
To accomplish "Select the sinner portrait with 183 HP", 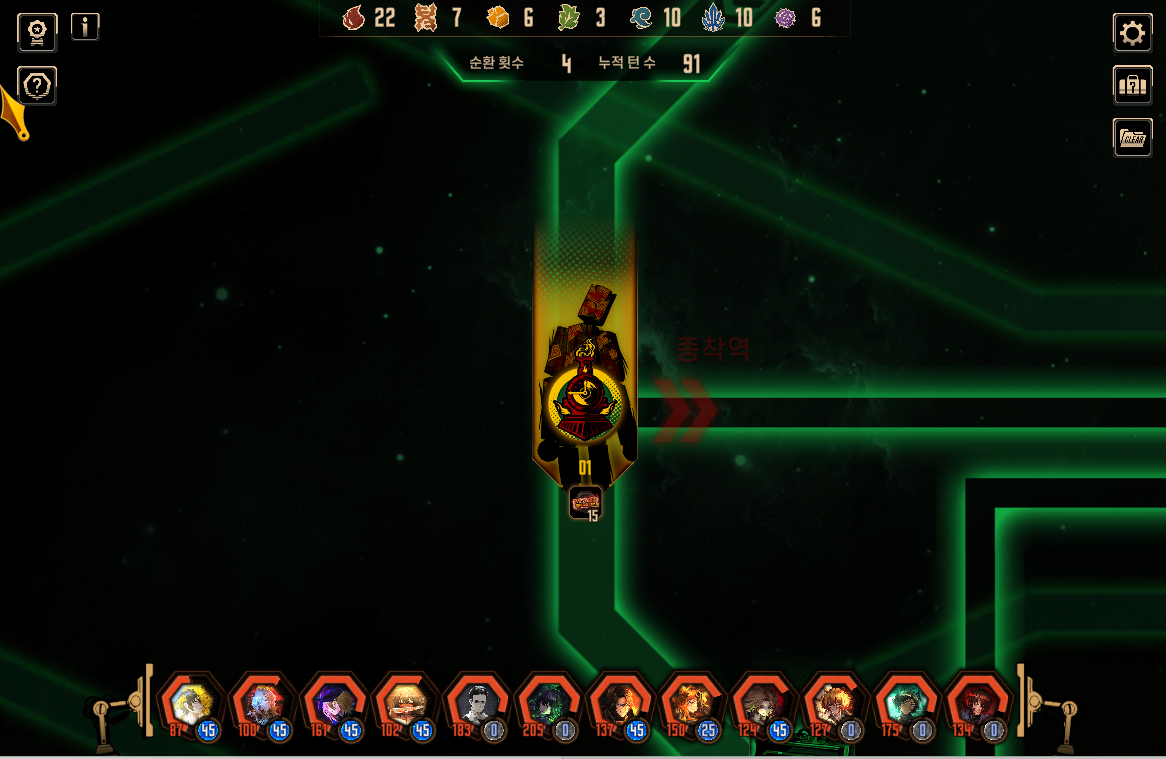I will (476, 705).
